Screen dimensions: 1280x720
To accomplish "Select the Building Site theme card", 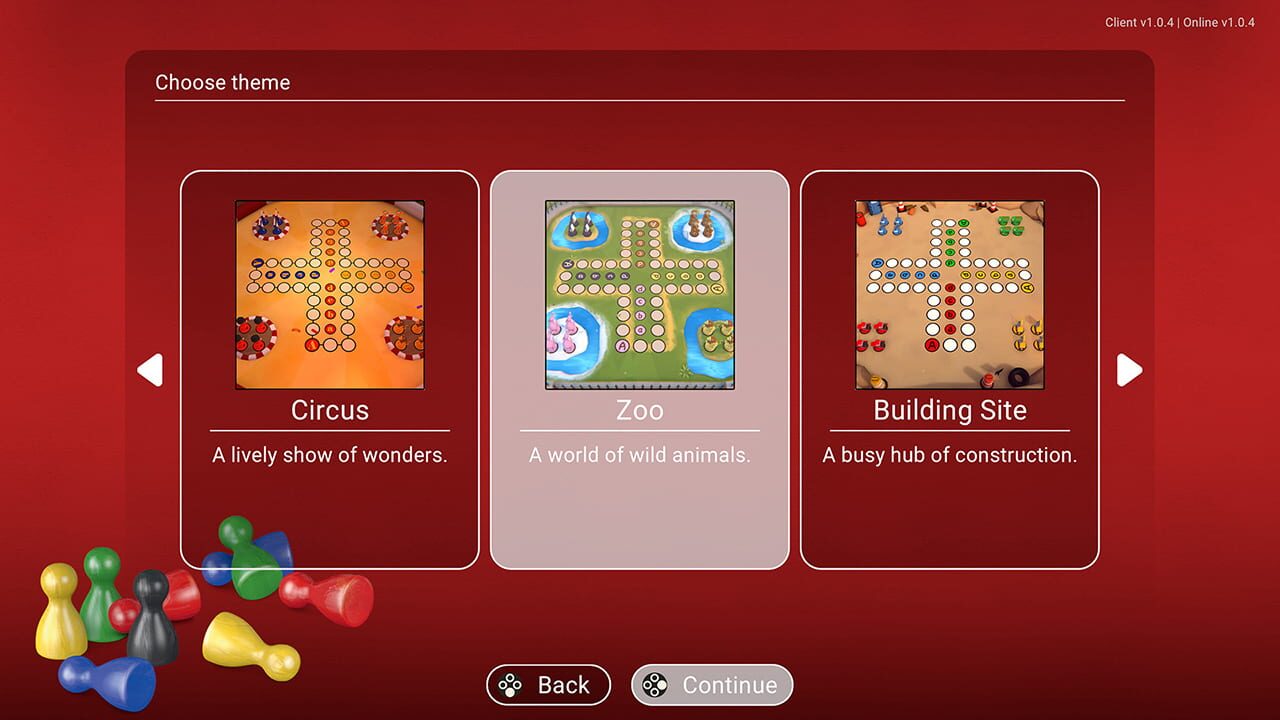I will (950, 370).
